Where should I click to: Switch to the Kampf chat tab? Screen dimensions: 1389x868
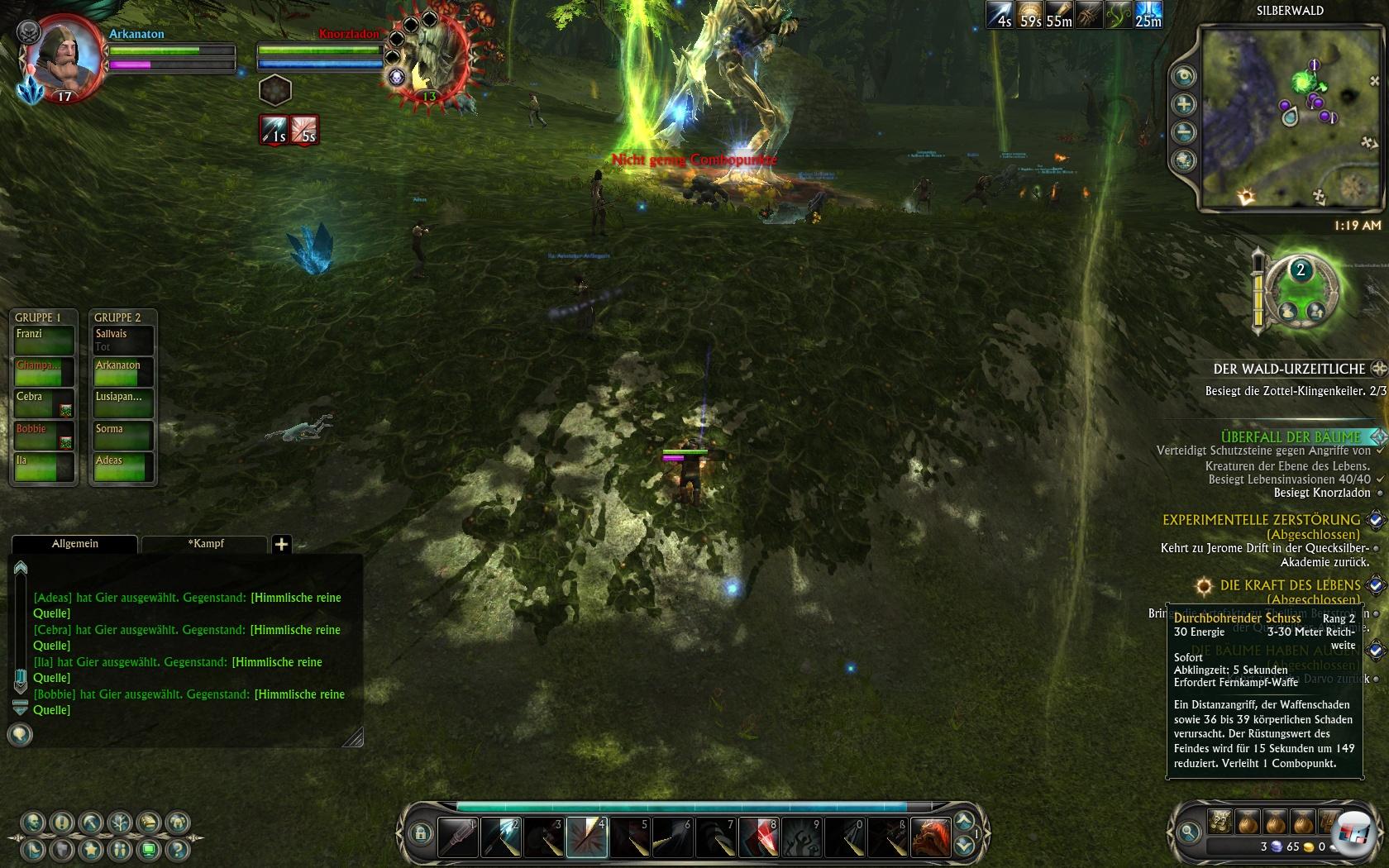tap(205, 543)
